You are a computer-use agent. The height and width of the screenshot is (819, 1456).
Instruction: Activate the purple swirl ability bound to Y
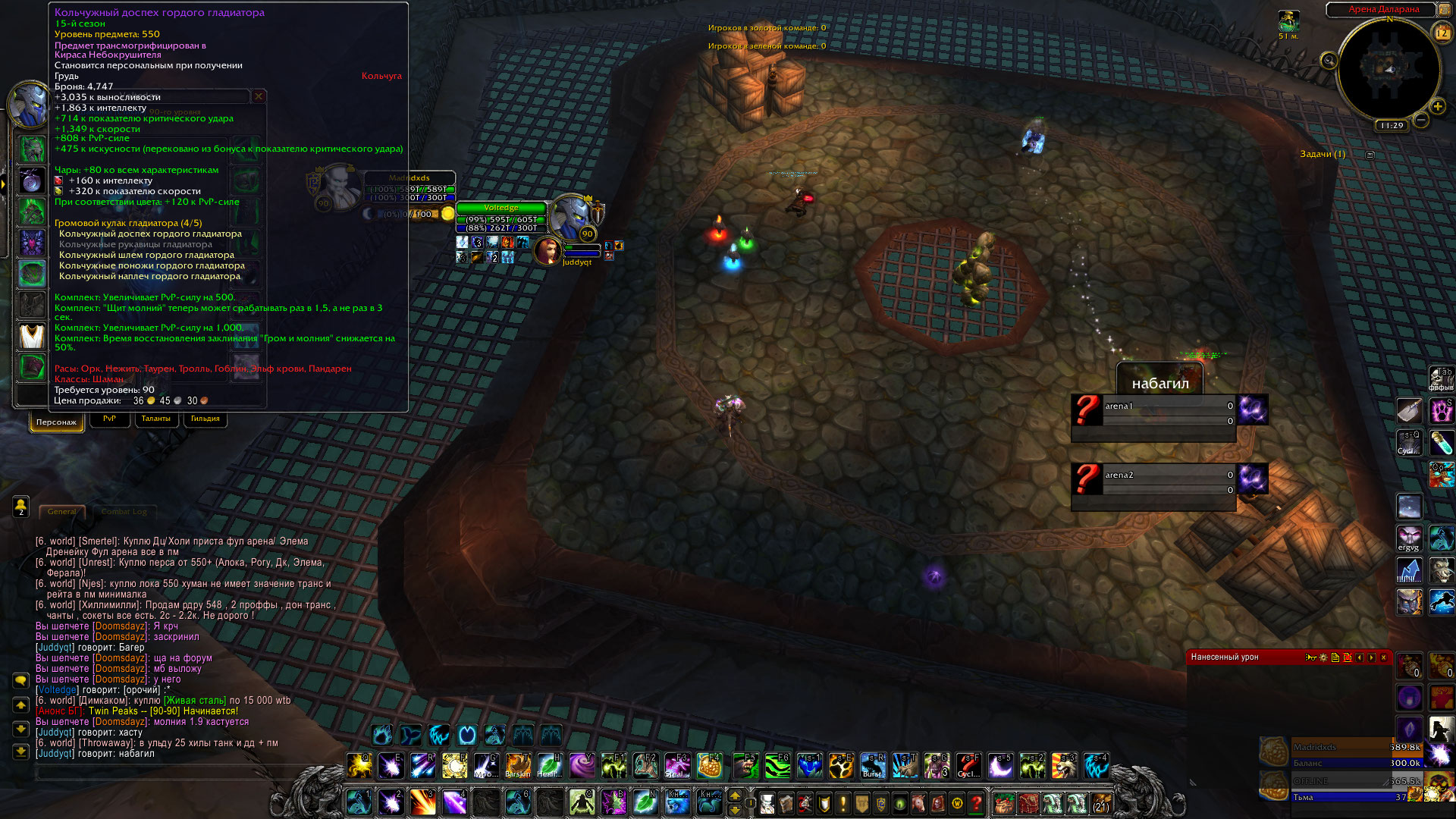582,766
